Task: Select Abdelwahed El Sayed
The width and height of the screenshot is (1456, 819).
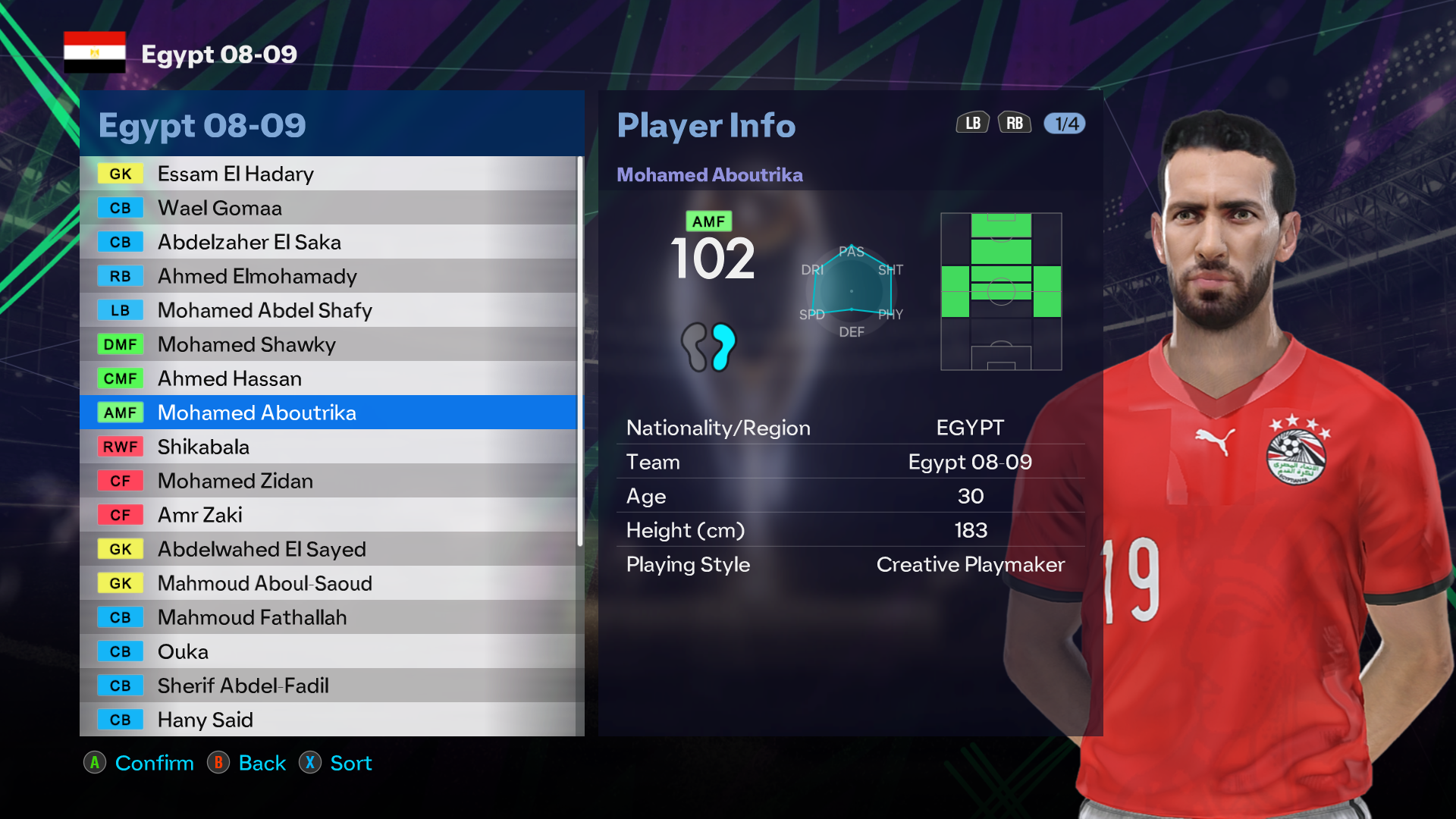Action: [328, 549]
